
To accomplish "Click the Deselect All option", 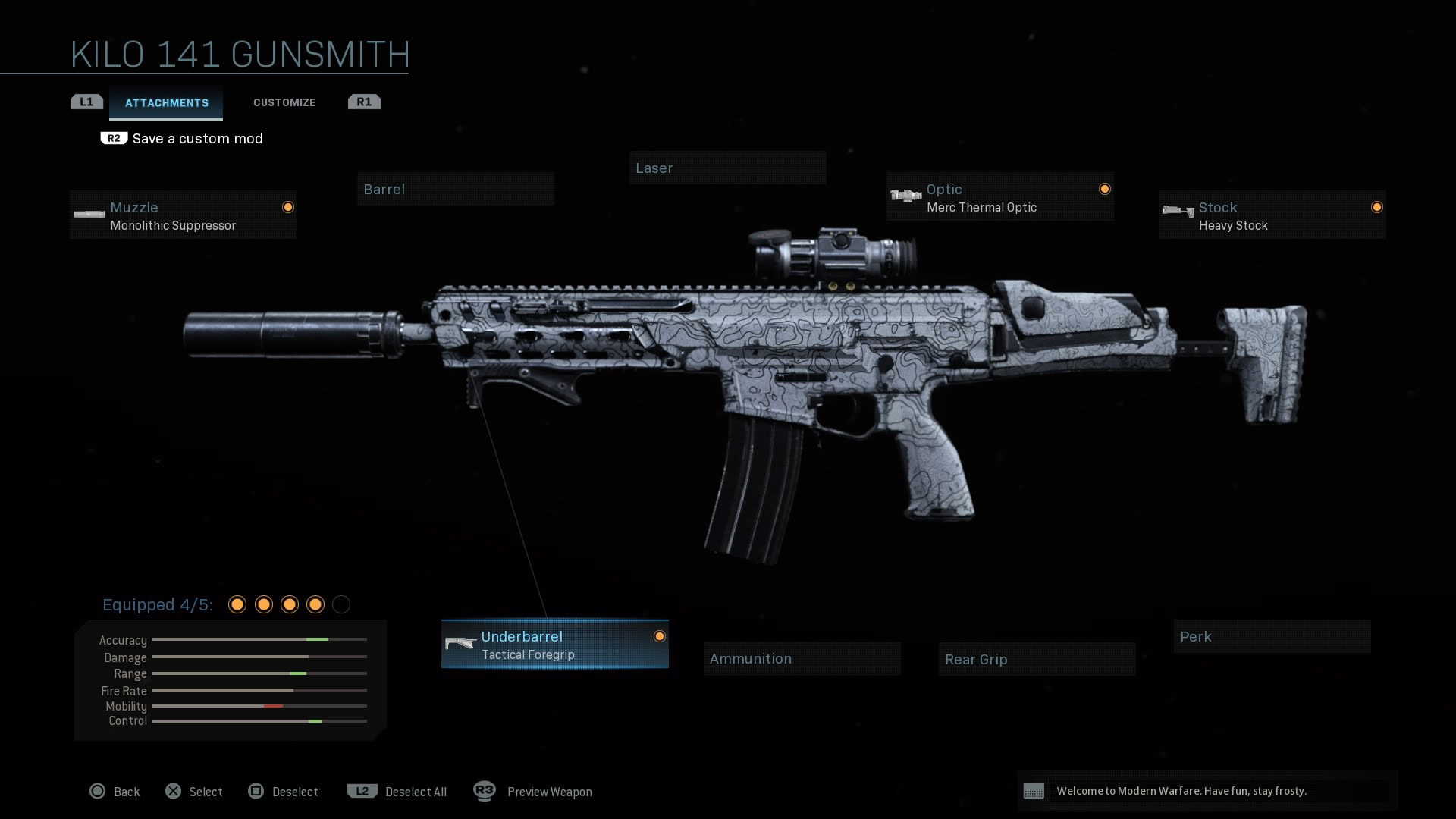I will [x=397, y=792].
